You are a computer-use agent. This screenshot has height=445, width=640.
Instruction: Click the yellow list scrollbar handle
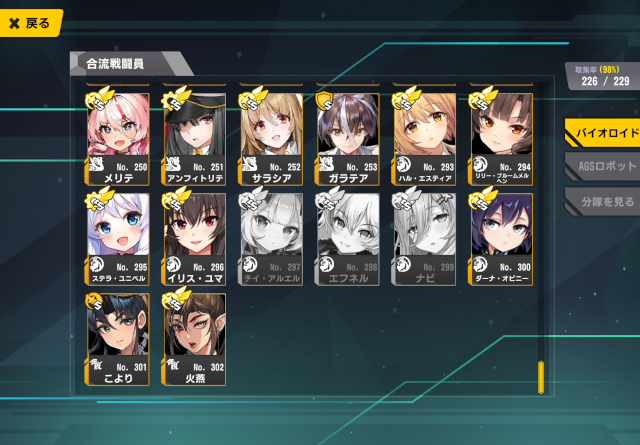coord(540,376)
